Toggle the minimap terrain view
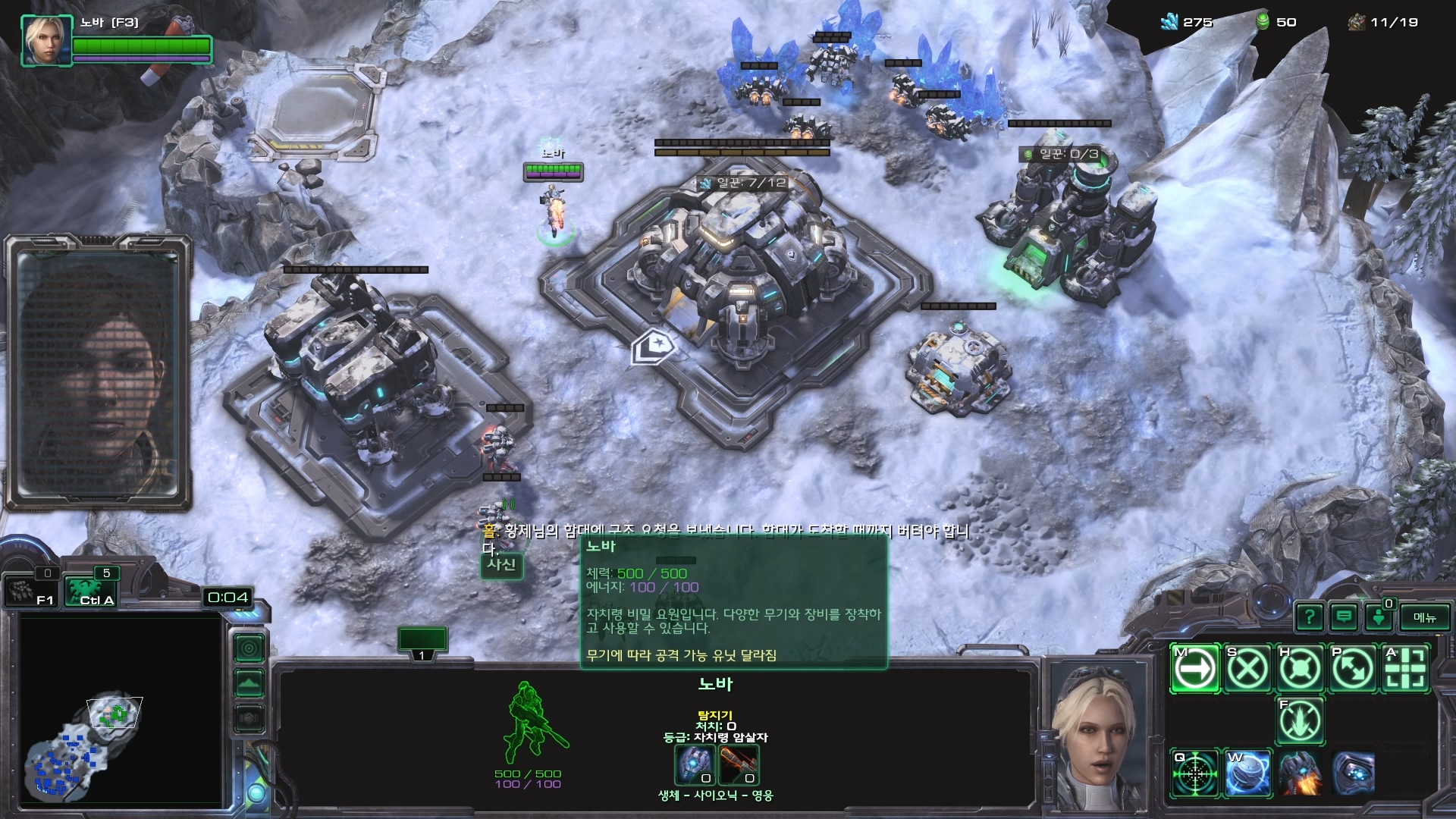The width and height of the screenshot is (1456, 819). tap(249, 683)
